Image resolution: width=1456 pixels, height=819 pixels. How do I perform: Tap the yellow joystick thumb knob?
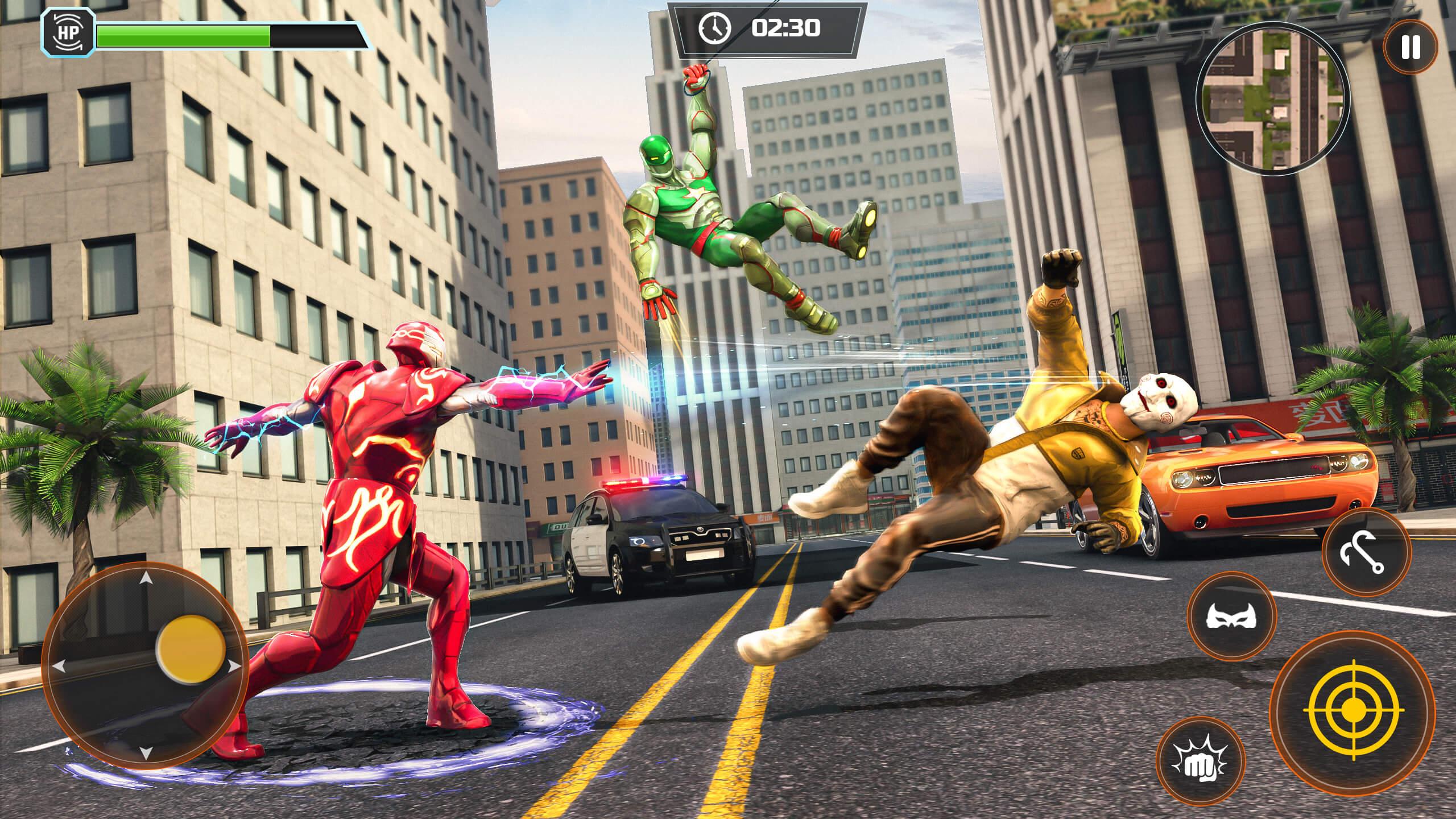[192, 648]
